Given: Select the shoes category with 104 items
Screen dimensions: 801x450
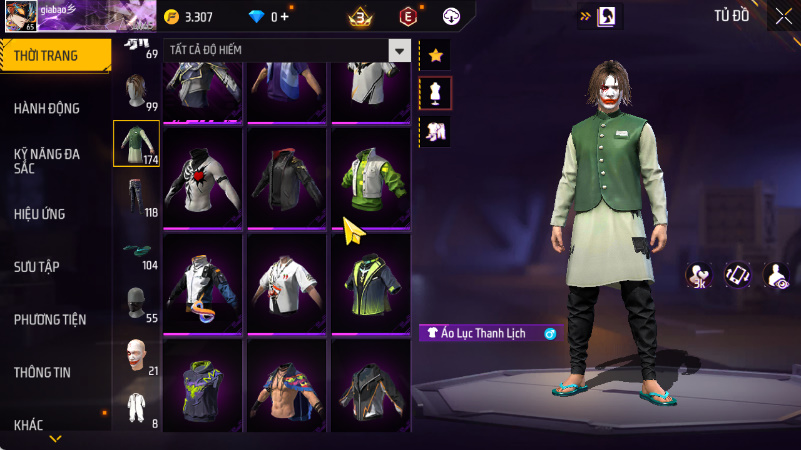Looking at the screenshot, I should point(137,251).
